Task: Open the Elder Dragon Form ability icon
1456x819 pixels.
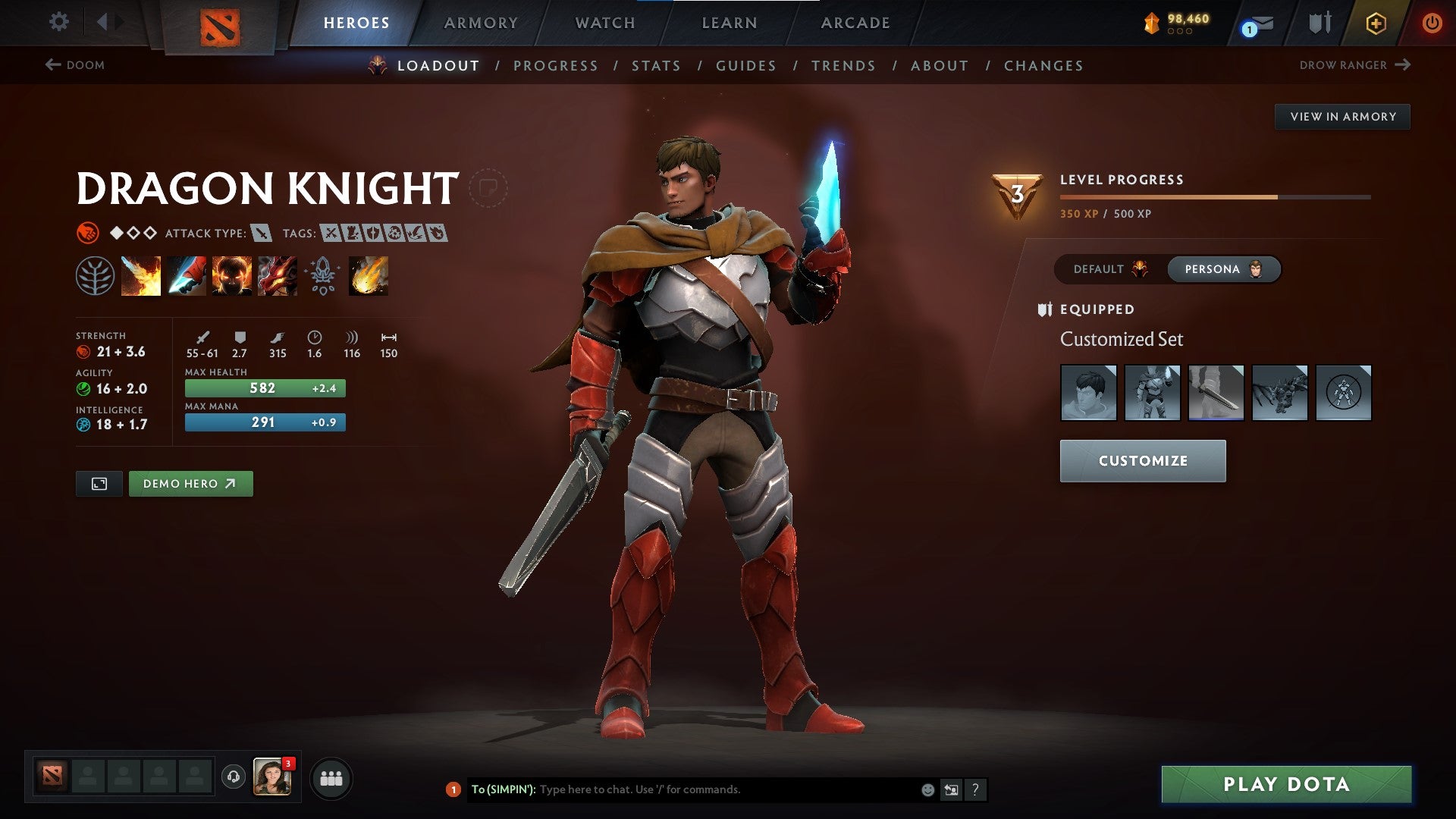Action: (278, 275)
